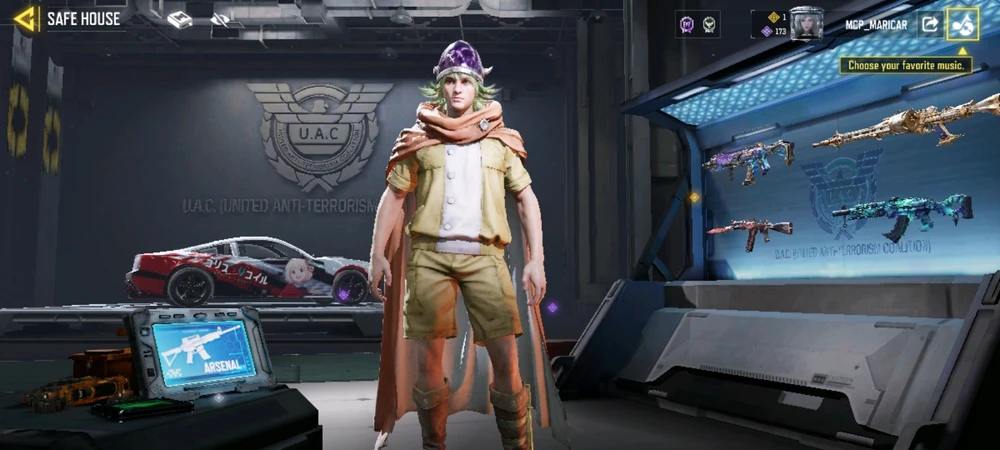This screenshot has height=450, width=1000.
Task: Toggle the crossed-out eye hide-interface icon
Action: tap(220, 20)
